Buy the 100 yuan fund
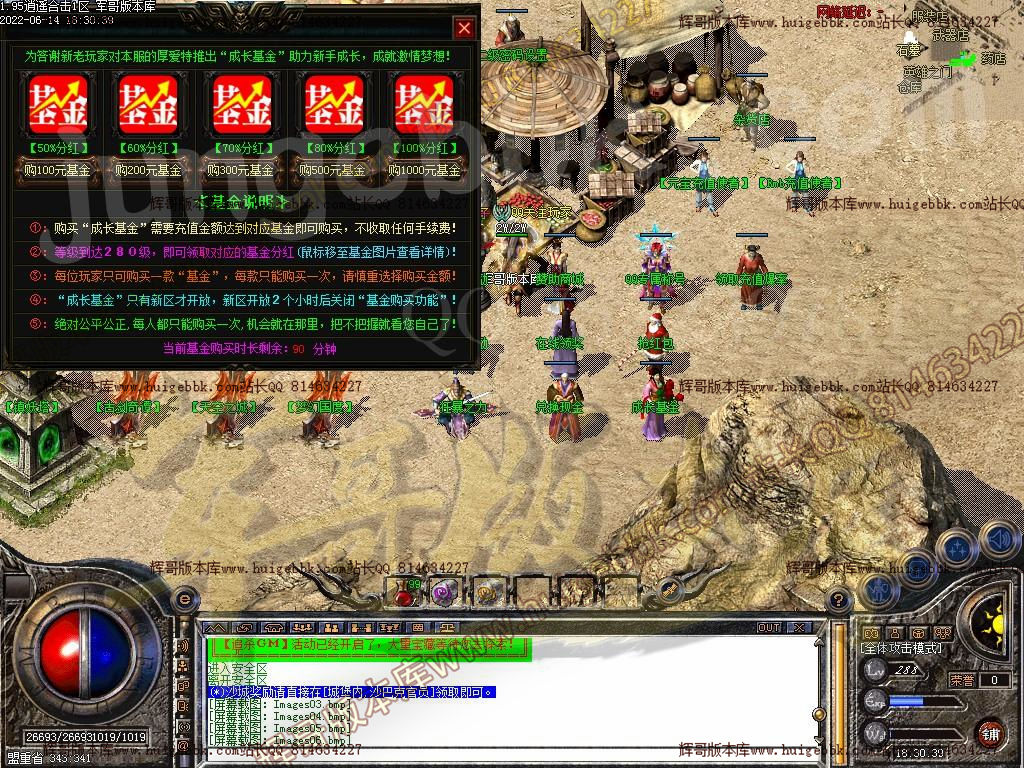 pyautogui.click(x=58, y=170)
